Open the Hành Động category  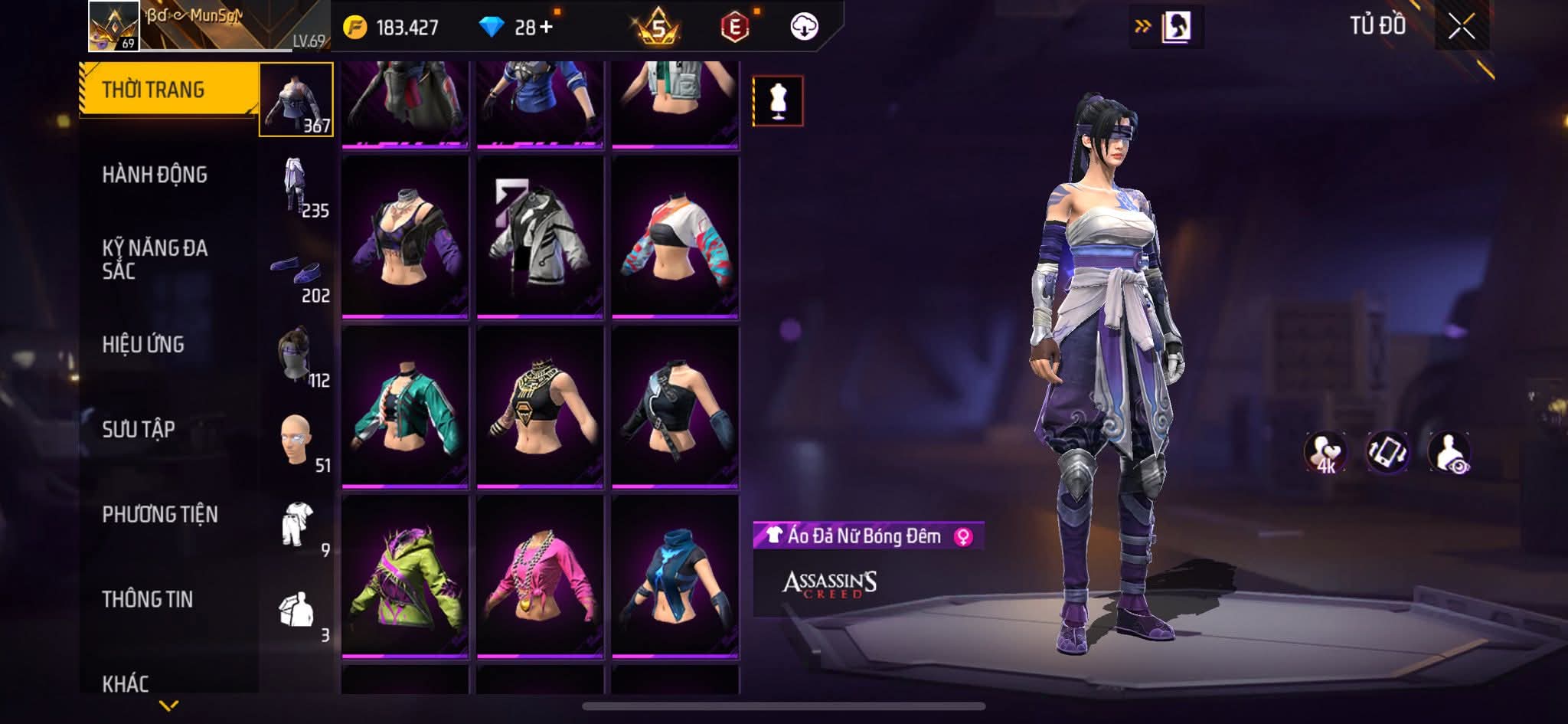coord(155,175)
